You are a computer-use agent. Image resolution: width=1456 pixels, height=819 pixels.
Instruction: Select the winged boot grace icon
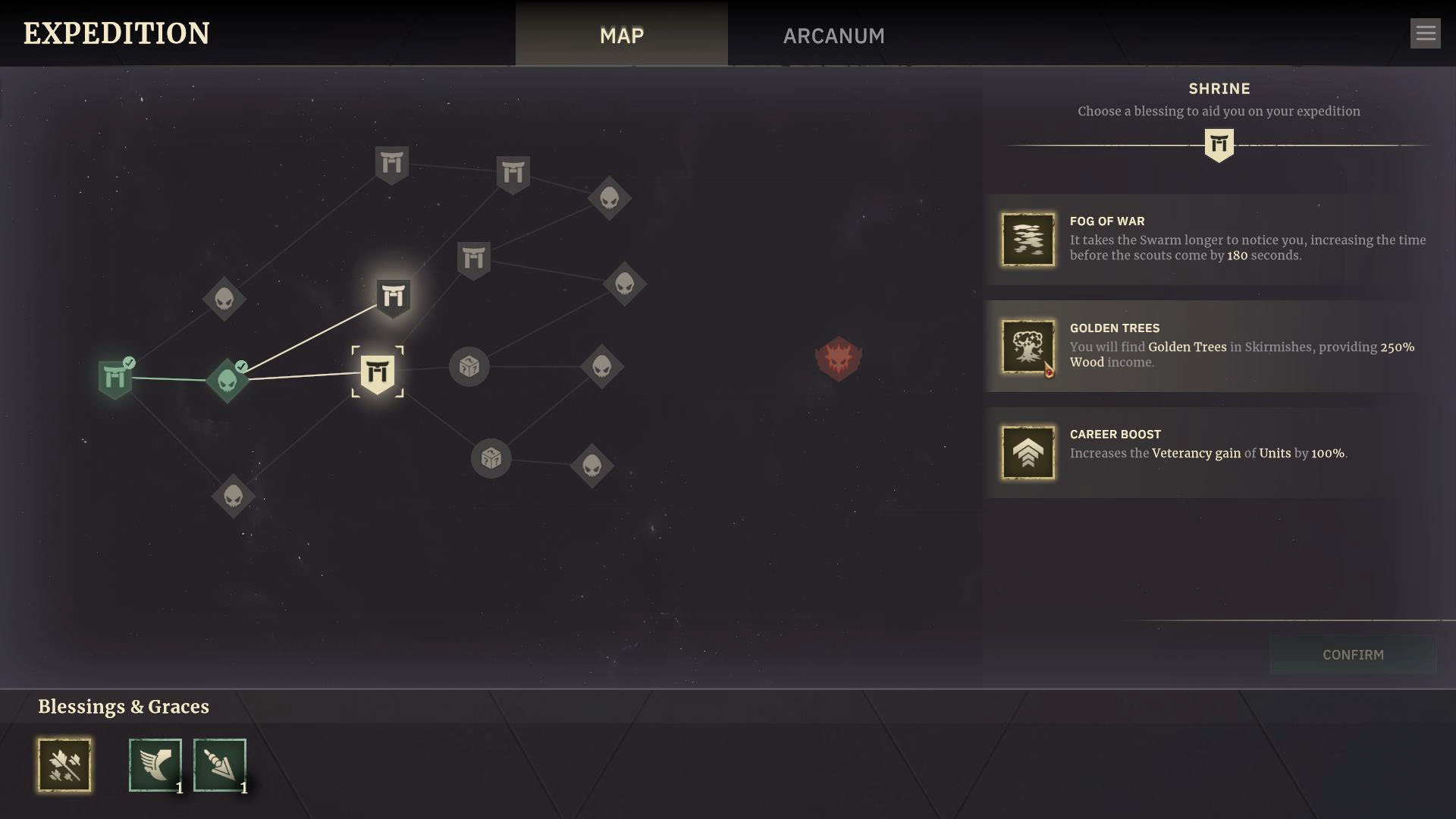(x=155, y=765)
